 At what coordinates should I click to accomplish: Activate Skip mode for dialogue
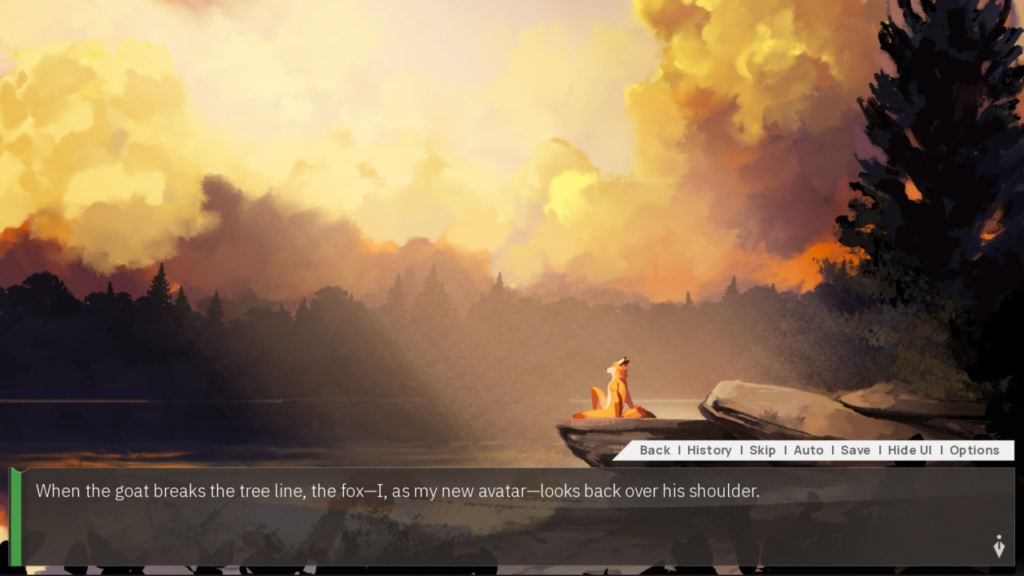pyautogui.click(x=762, y=450)
